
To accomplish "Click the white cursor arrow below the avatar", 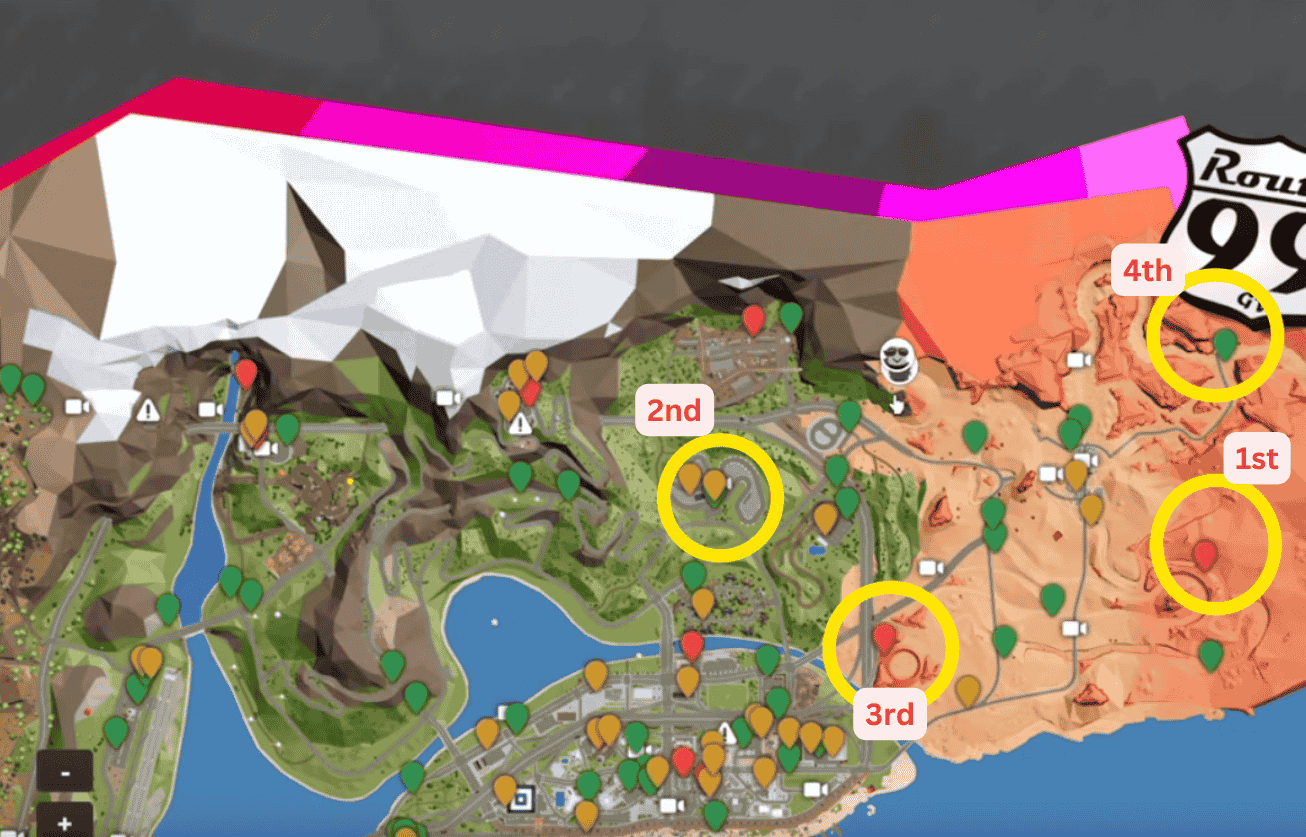I will [x=897, y=406].
